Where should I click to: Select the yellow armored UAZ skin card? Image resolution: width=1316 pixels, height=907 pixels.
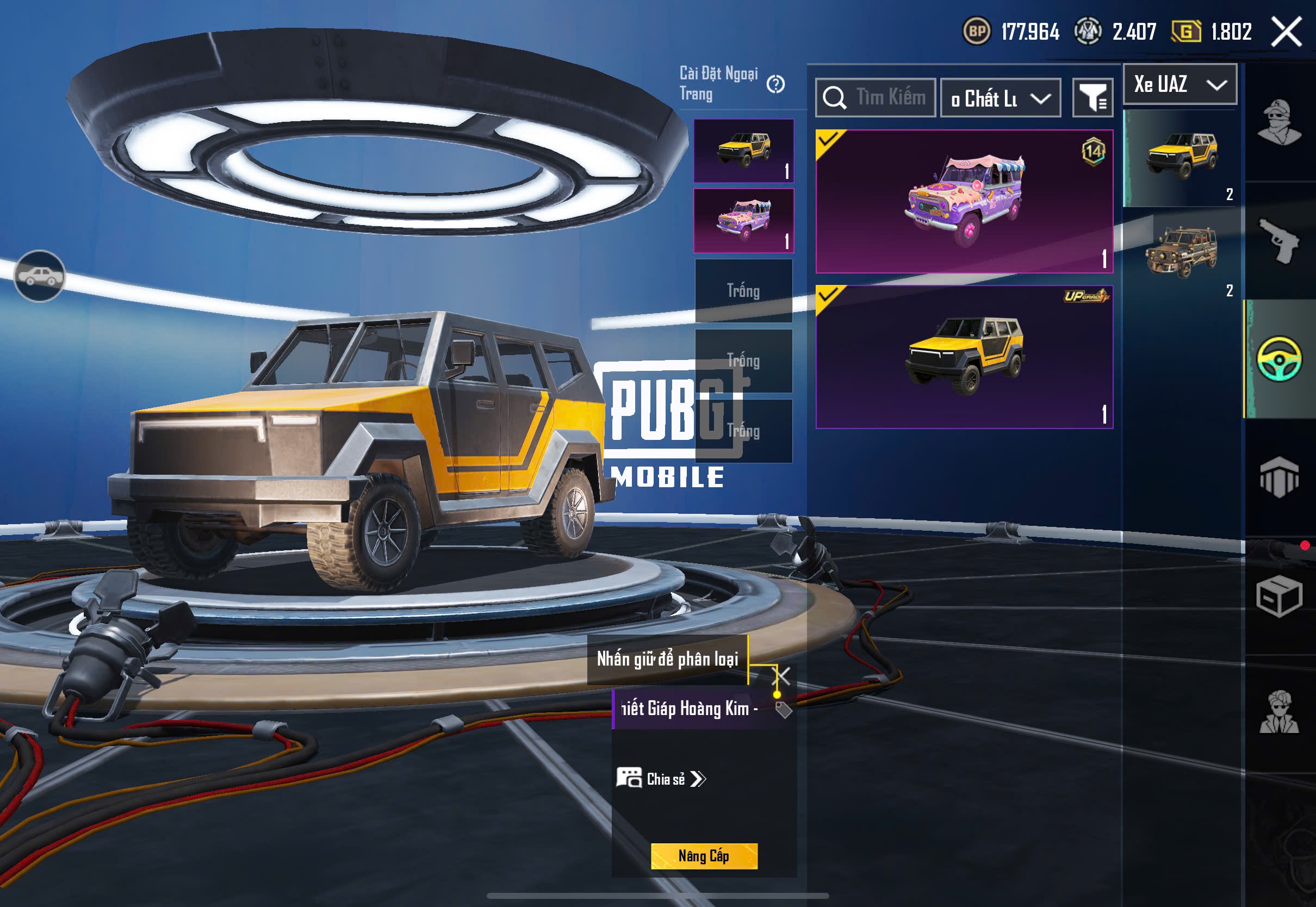click(964, 356)
